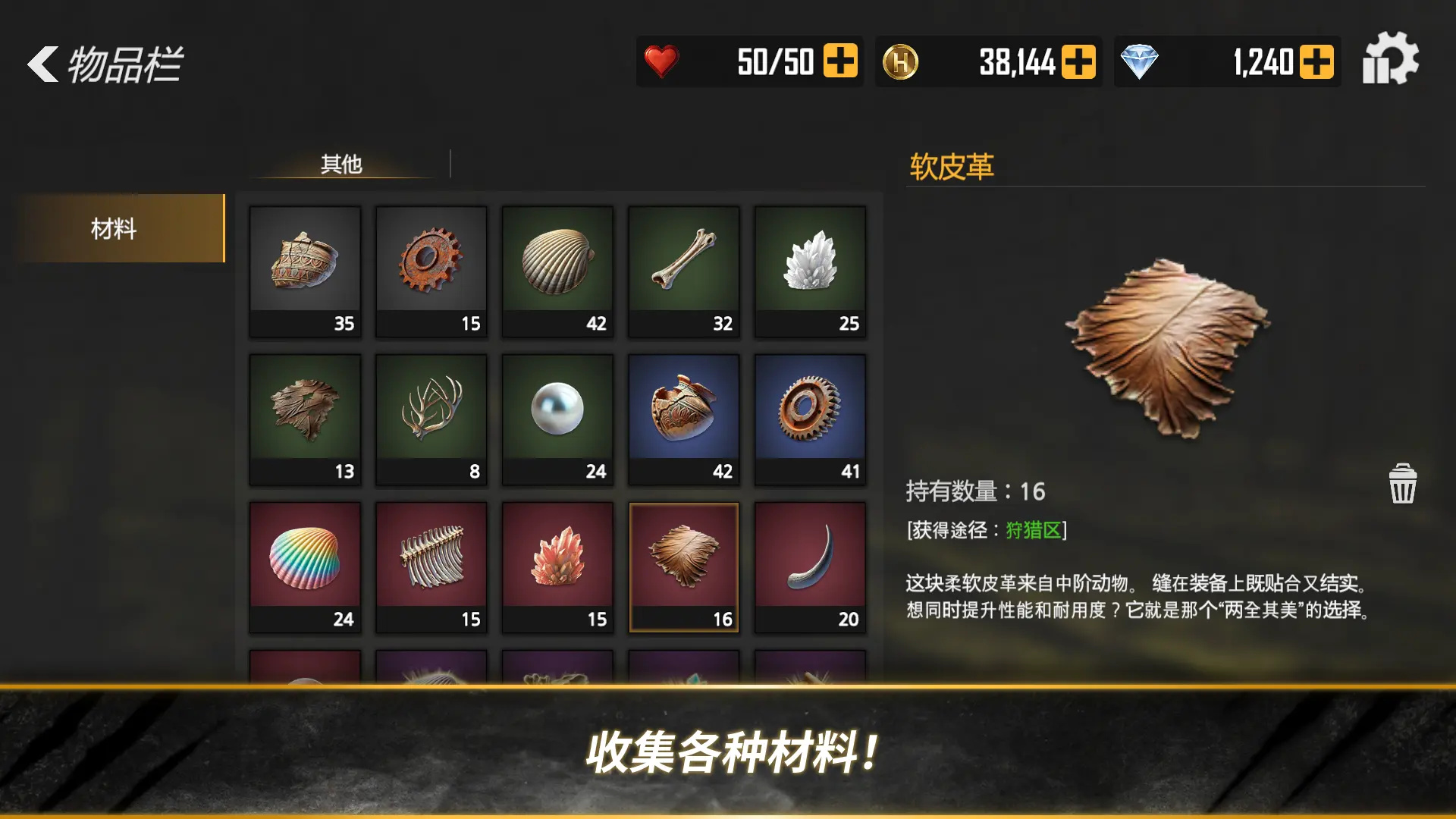
Task: Click the 收集各种材料 banner text
Action: point(730,752)
